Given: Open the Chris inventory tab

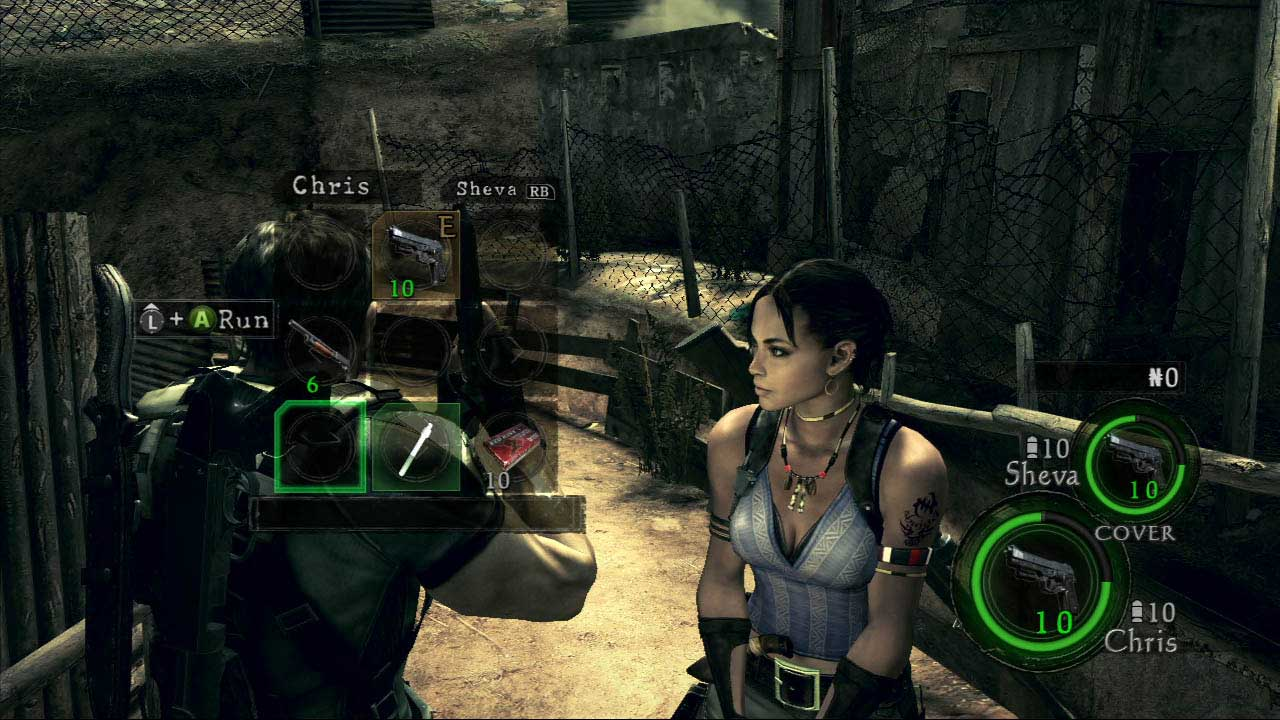Looking at the screenshot, I should tap(331, 186).
